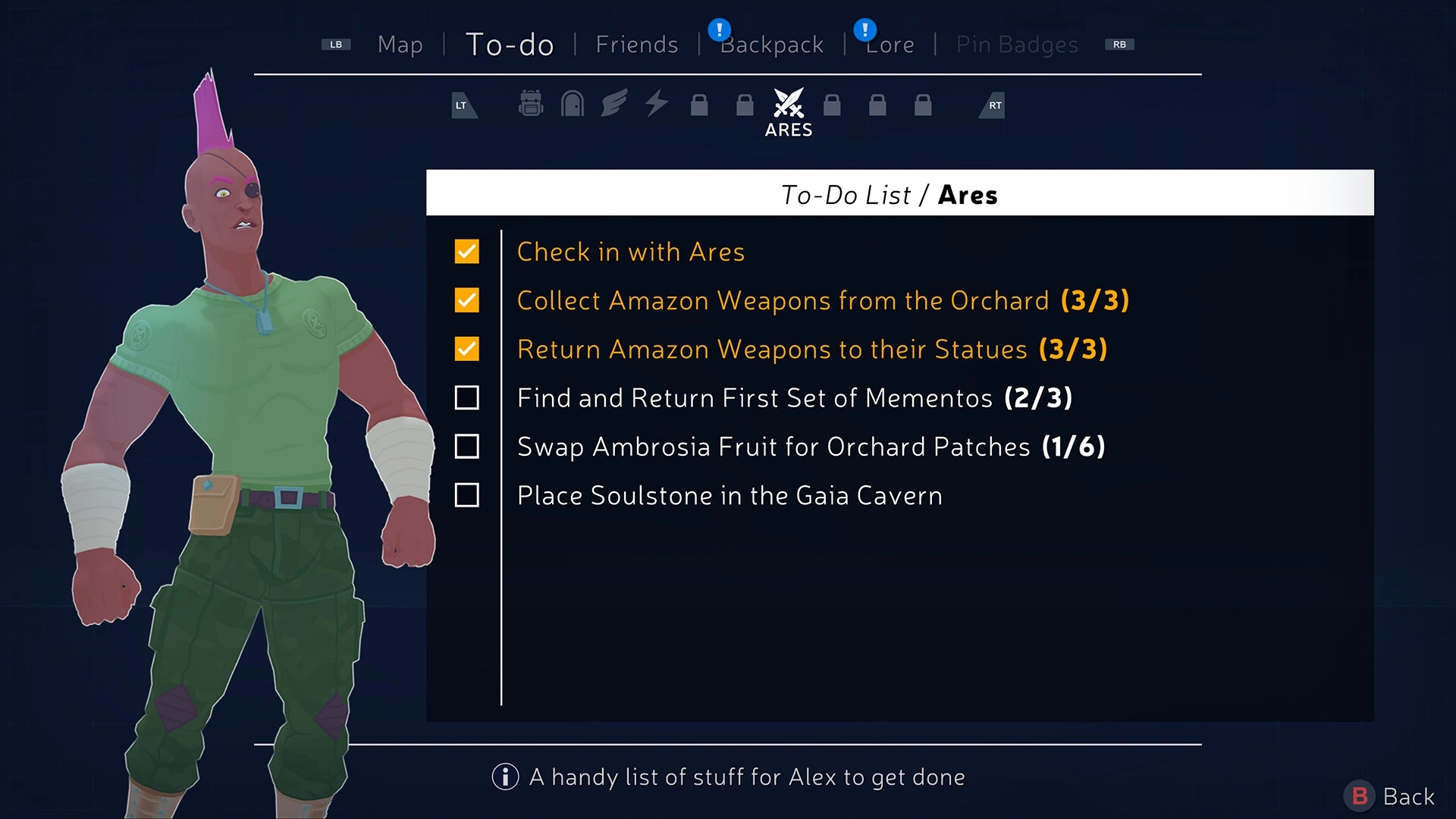Viewport: 1456px width, 819px height.
Task: Open the Lore tab
Action: (890, 45)
